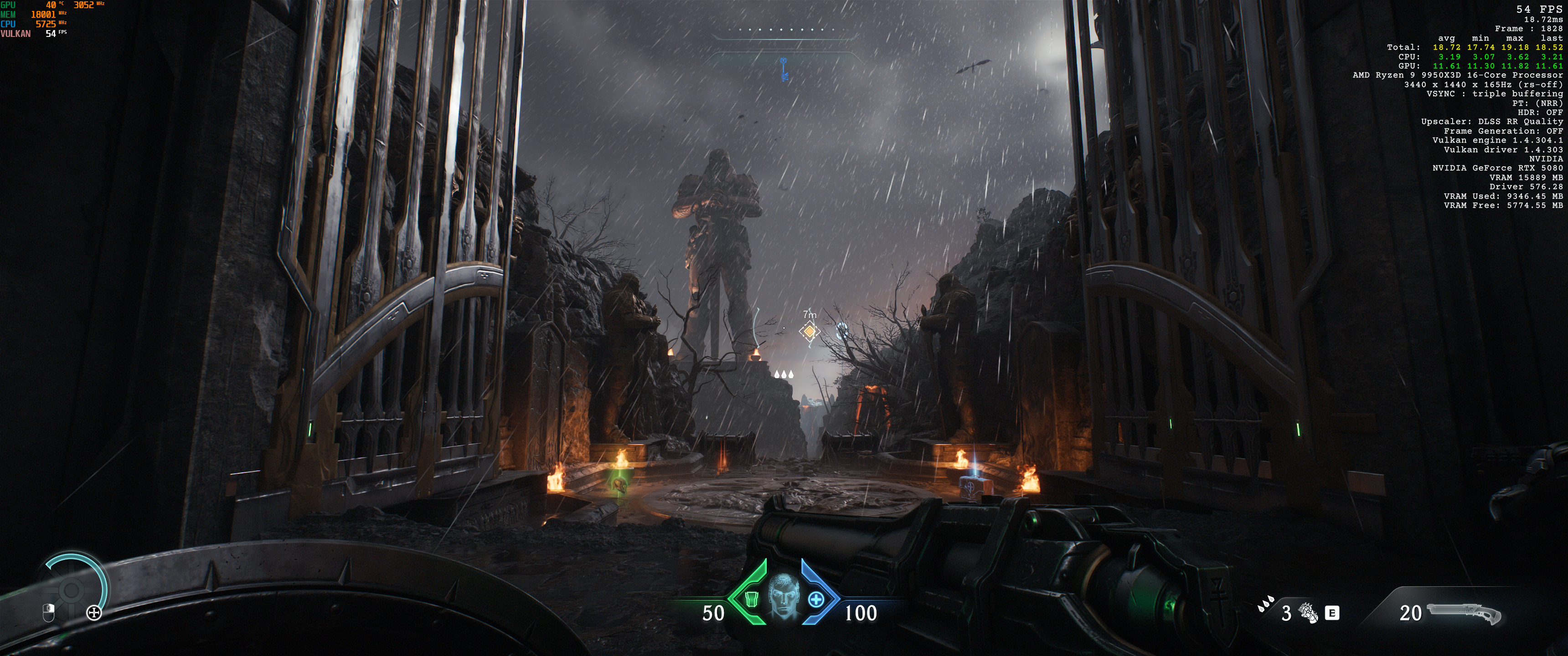The height and width of the screenshot is (656, 1568).
Task: Select the blue health cross icon
Action: (815, 600)
